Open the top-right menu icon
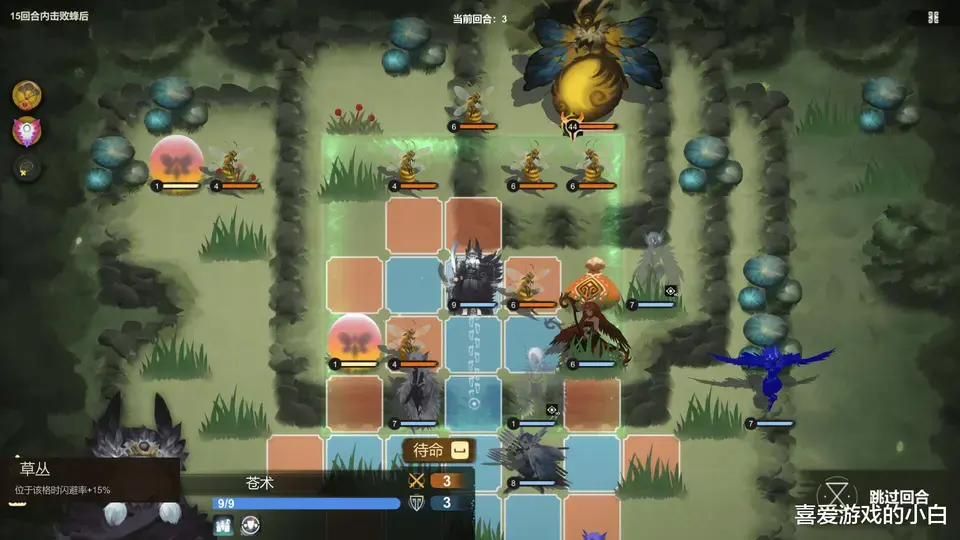 point(933,17)
